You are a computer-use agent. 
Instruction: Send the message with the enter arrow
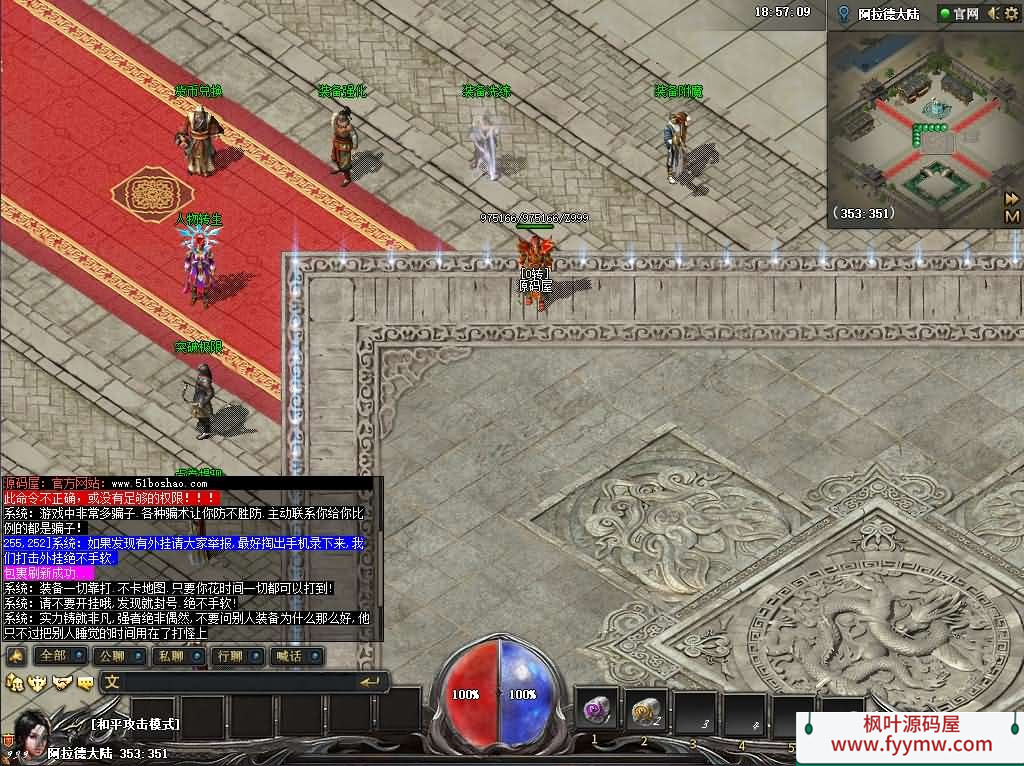coord(371,682)
